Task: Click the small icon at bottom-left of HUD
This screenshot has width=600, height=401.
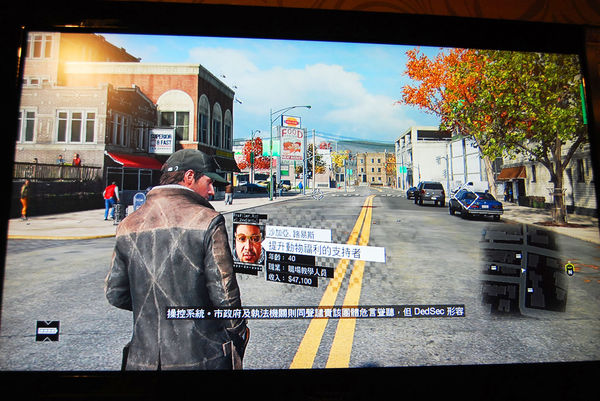Action: (47, 331)
